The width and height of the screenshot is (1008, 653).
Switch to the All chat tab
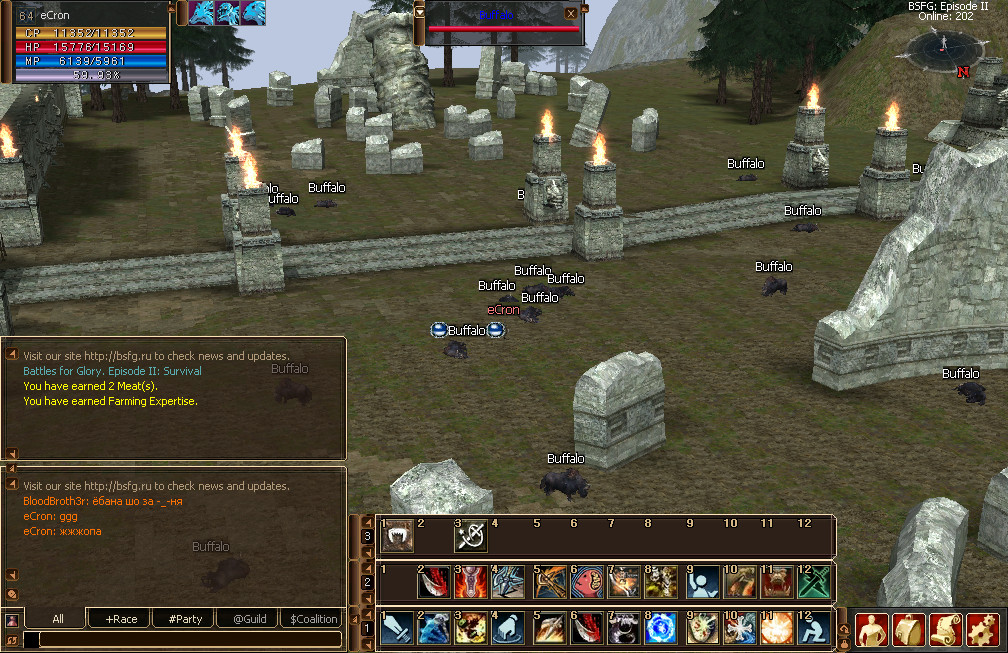click(57, 619)
